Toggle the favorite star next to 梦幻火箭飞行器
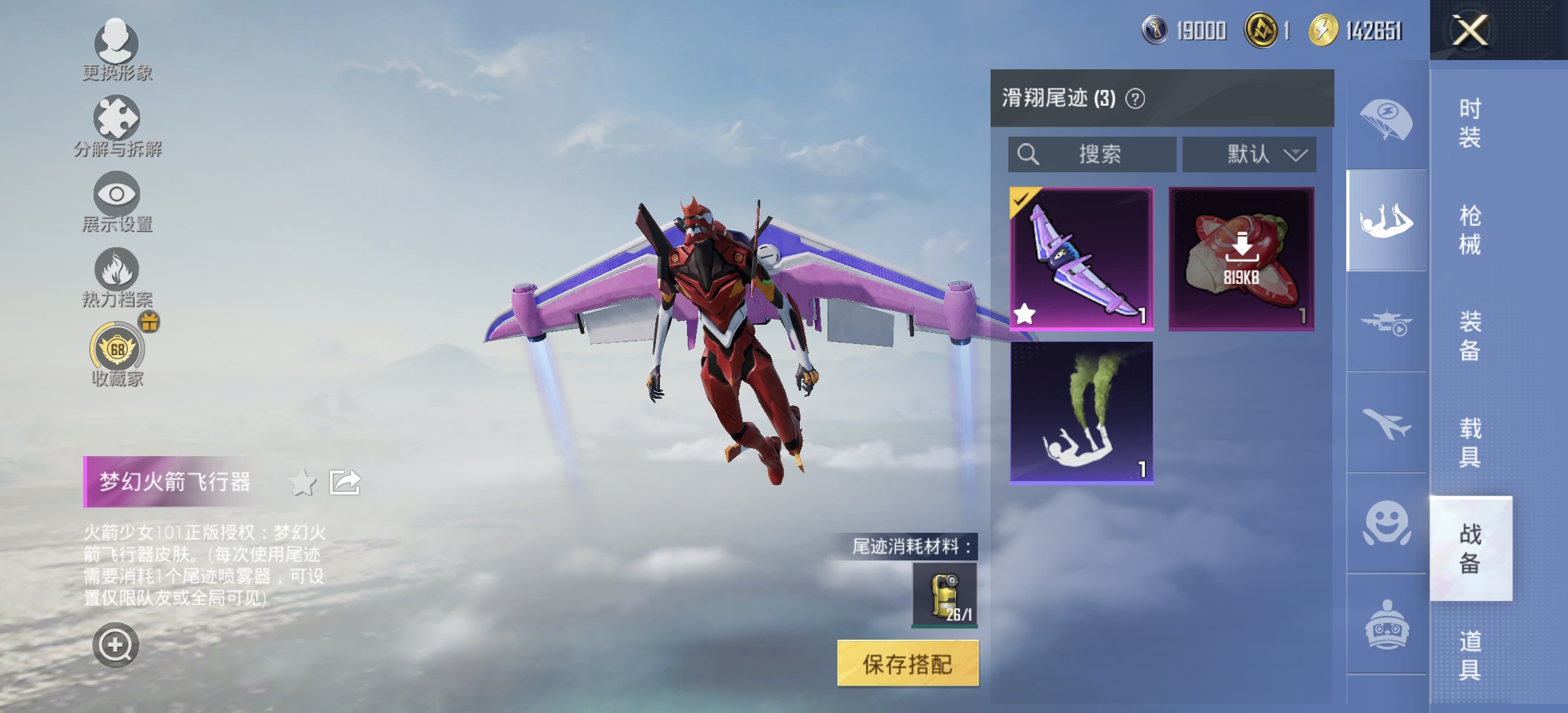The image size is (1568, 713). tap(303, 482)
